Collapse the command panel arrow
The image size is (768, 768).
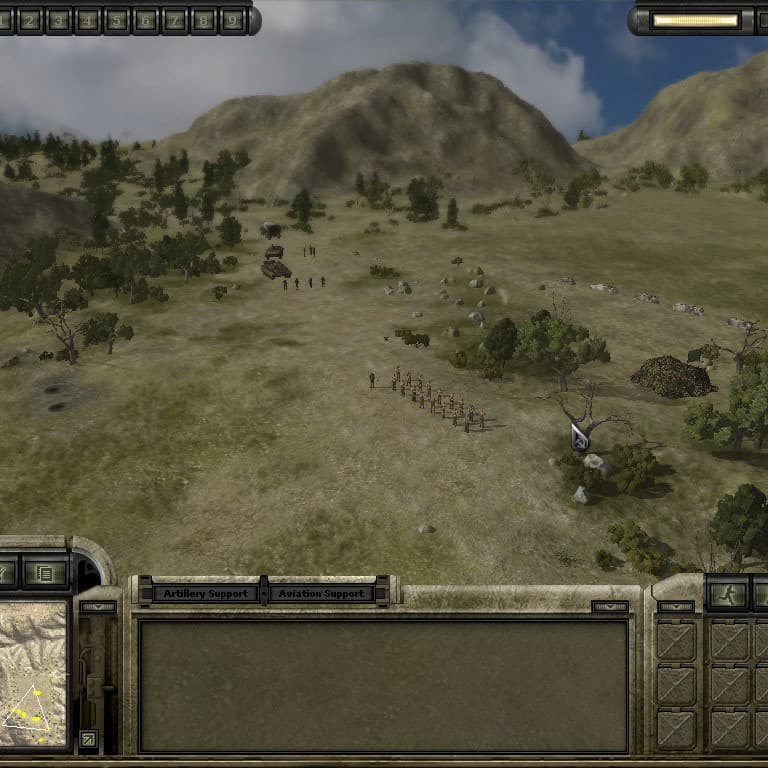(x=675, y=606)
